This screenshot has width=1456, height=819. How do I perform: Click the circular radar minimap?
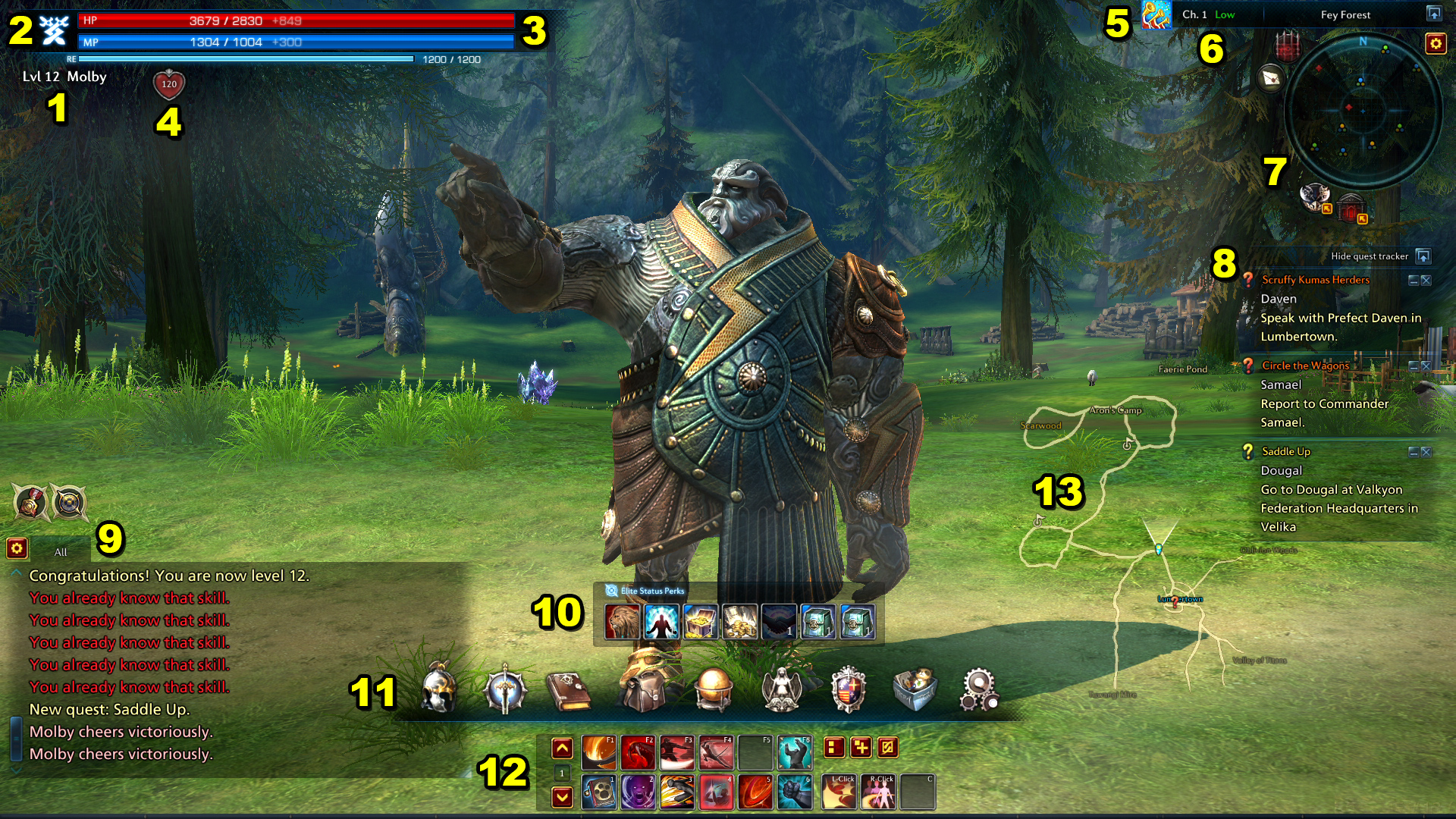click(1363, 111)
